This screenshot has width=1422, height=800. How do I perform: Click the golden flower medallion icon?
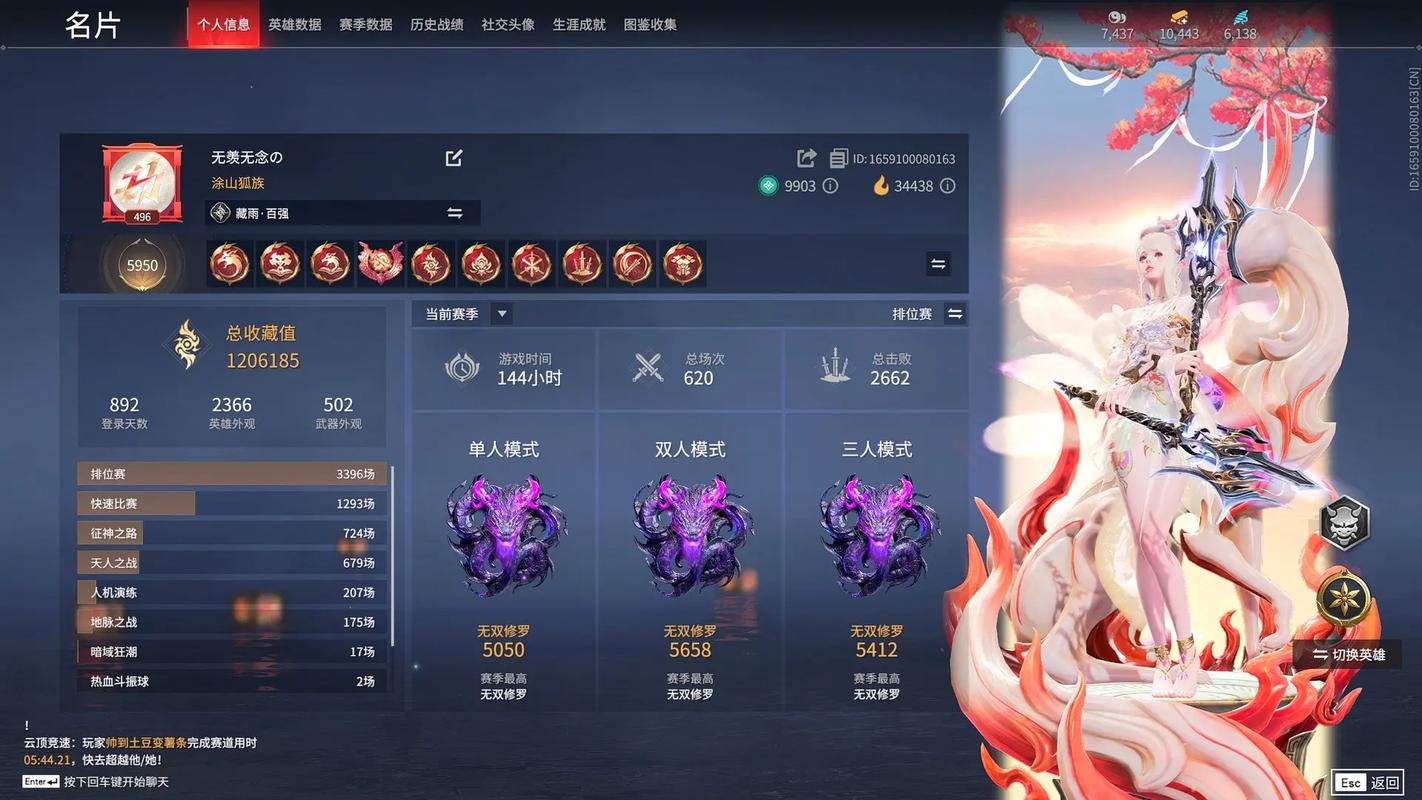coord(1345,598)
